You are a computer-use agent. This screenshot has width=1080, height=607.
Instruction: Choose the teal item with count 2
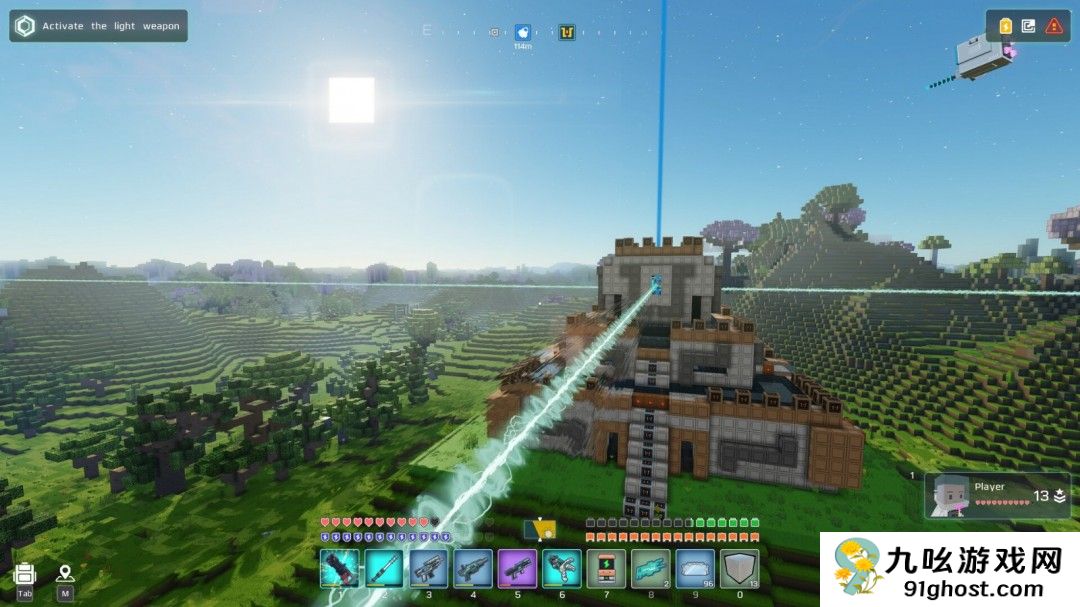click(x=651, y=568)
